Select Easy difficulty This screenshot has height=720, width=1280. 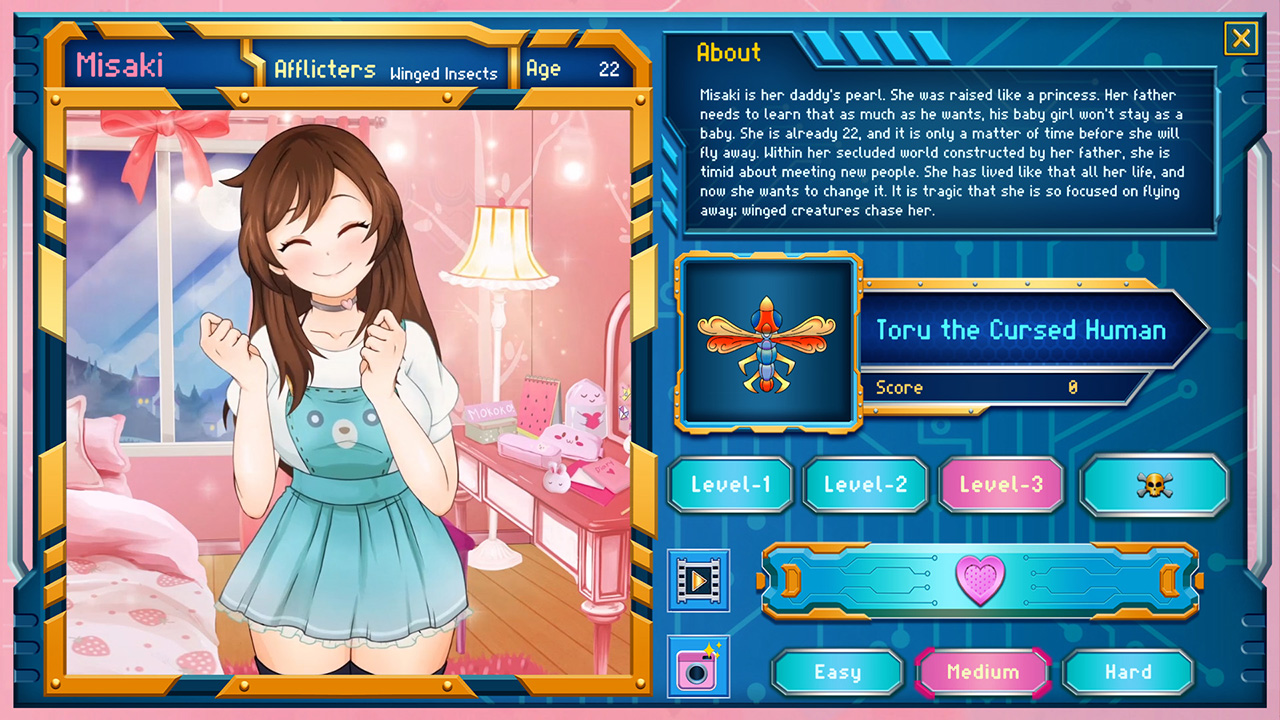[837, 672]
